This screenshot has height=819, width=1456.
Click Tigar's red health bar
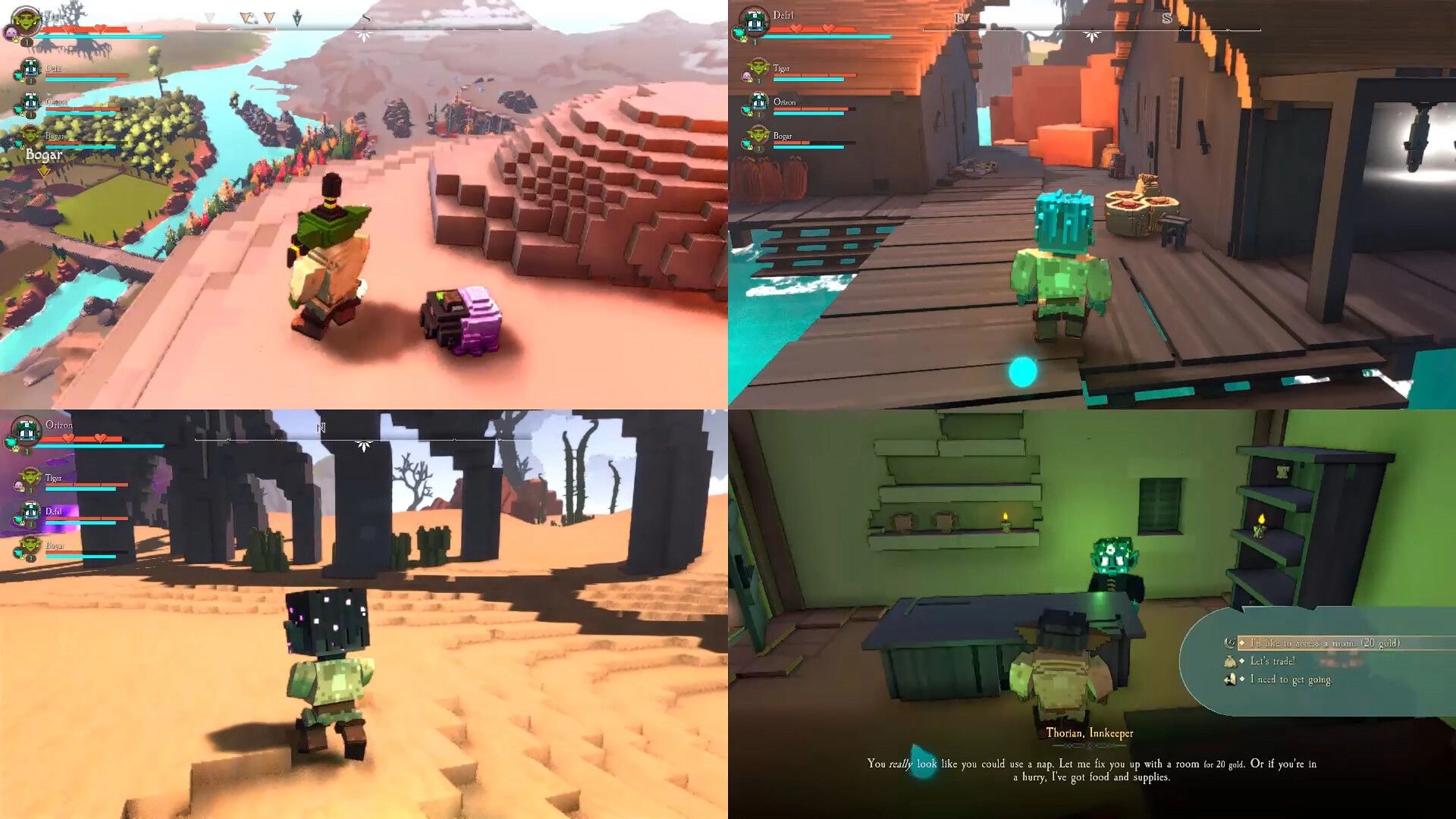click(83, 29)
